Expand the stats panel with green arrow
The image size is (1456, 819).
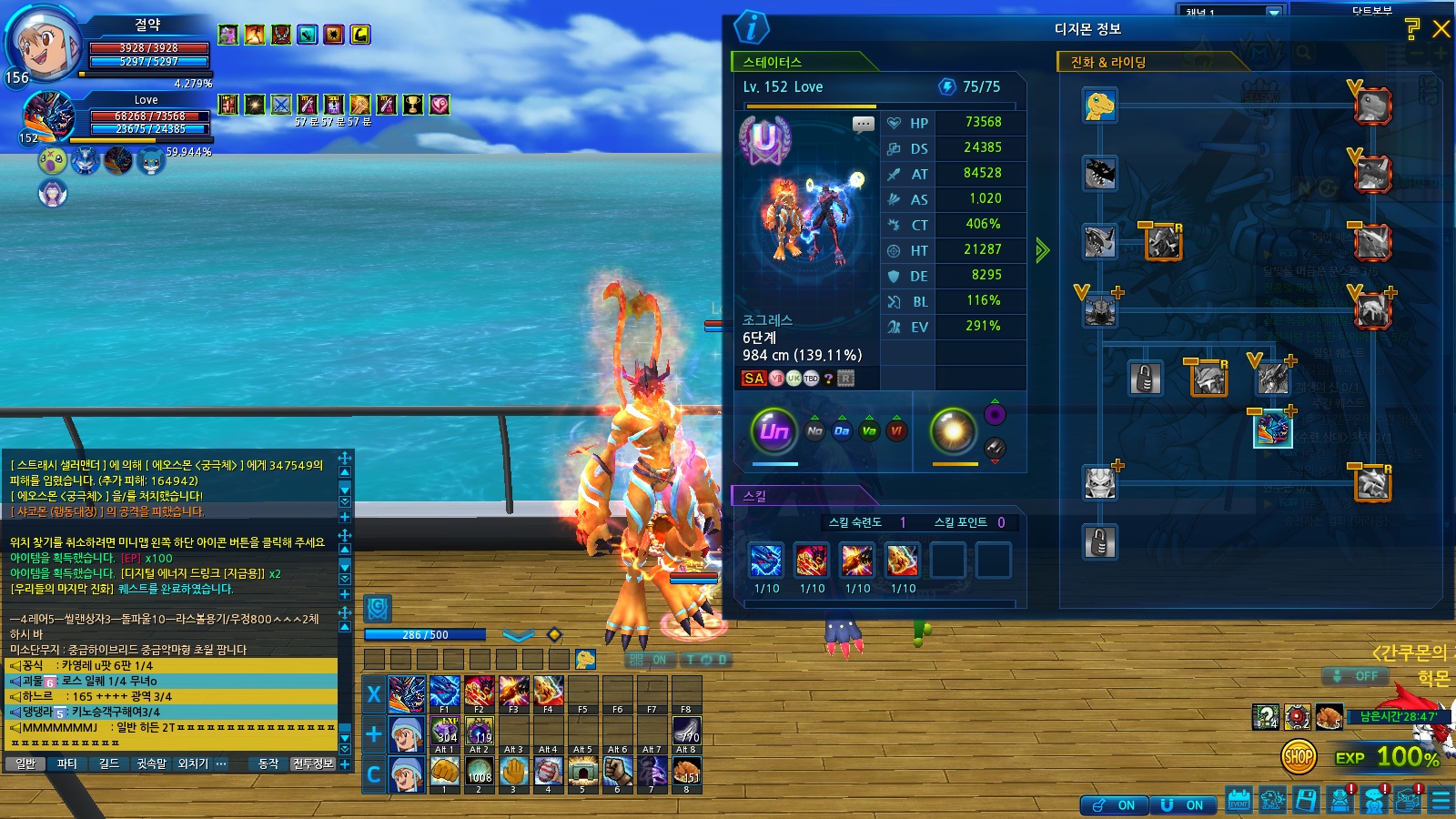(1042, 250)
